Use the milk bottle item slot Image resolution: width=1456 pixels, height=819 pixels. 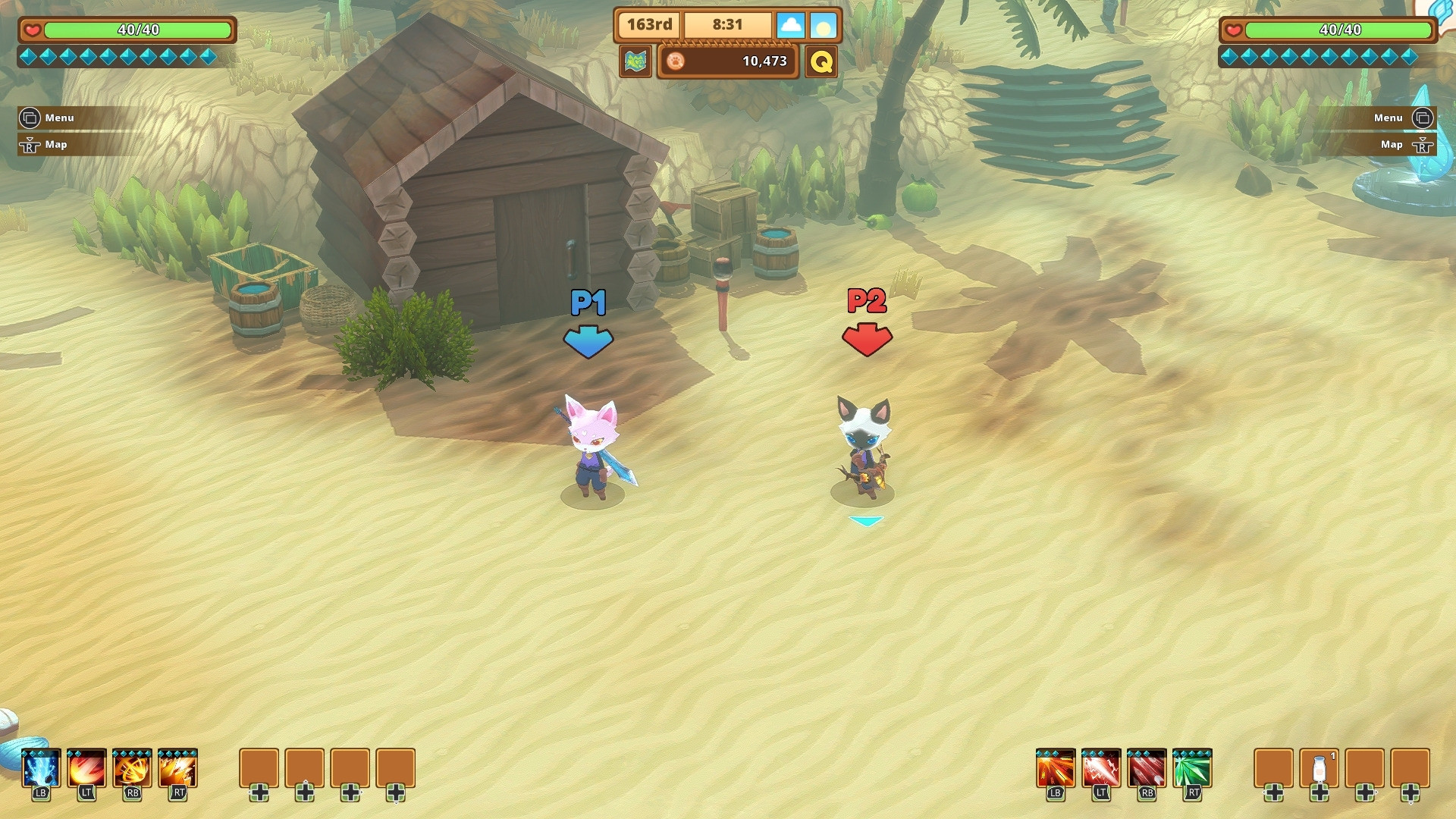point(1319,769)
